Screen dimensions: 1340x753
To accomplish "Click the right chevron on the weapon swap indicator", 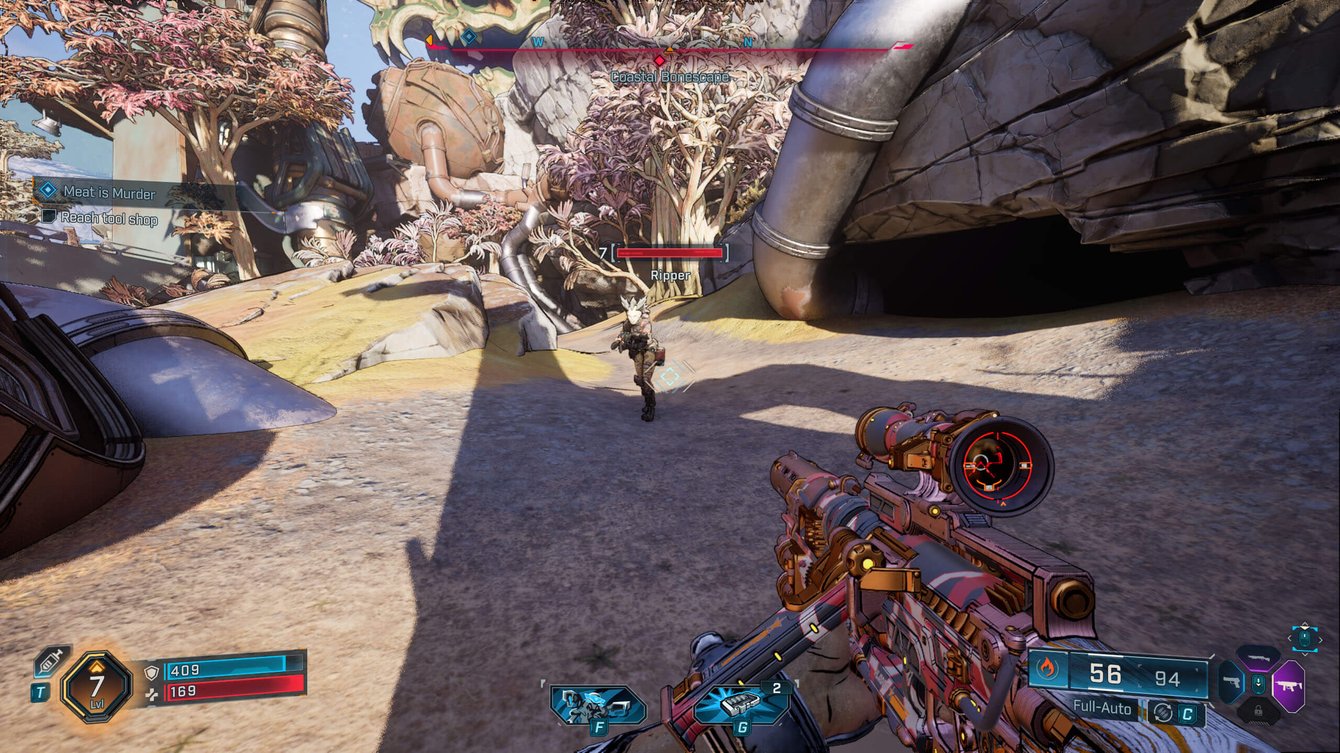I will pyautogui.click(x=1320, y=639).
